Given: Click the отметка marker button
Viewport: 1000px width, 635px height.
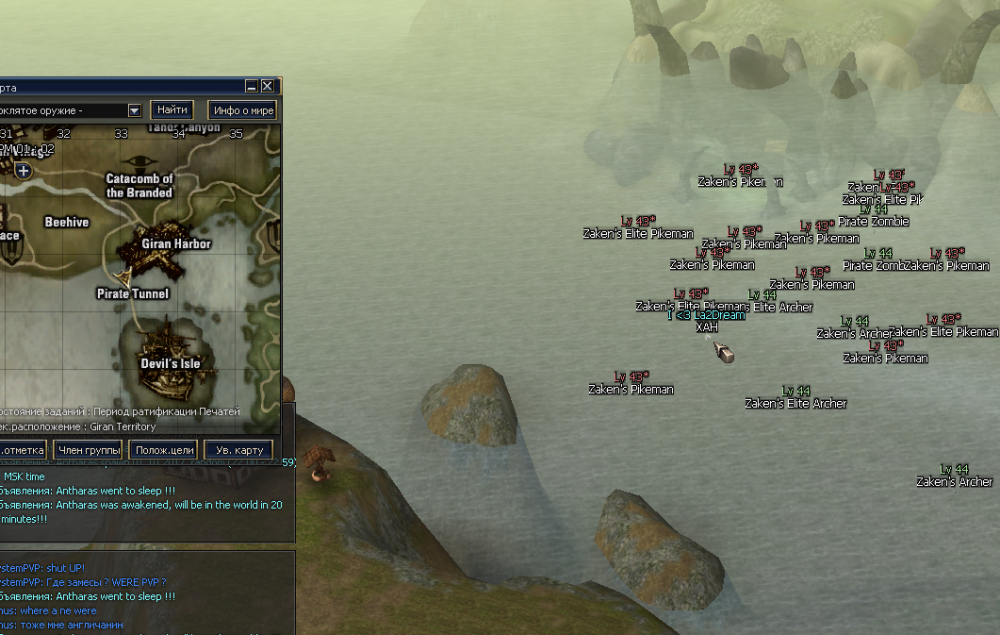Looking at the screenshot, I should click(21, 450).
